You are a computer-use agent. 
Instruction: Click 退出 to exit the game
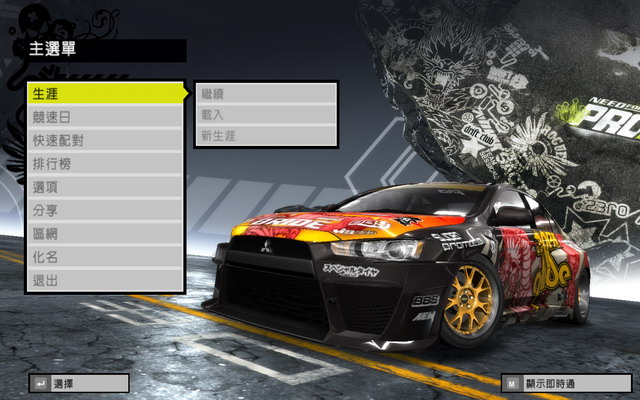point(105,280)
